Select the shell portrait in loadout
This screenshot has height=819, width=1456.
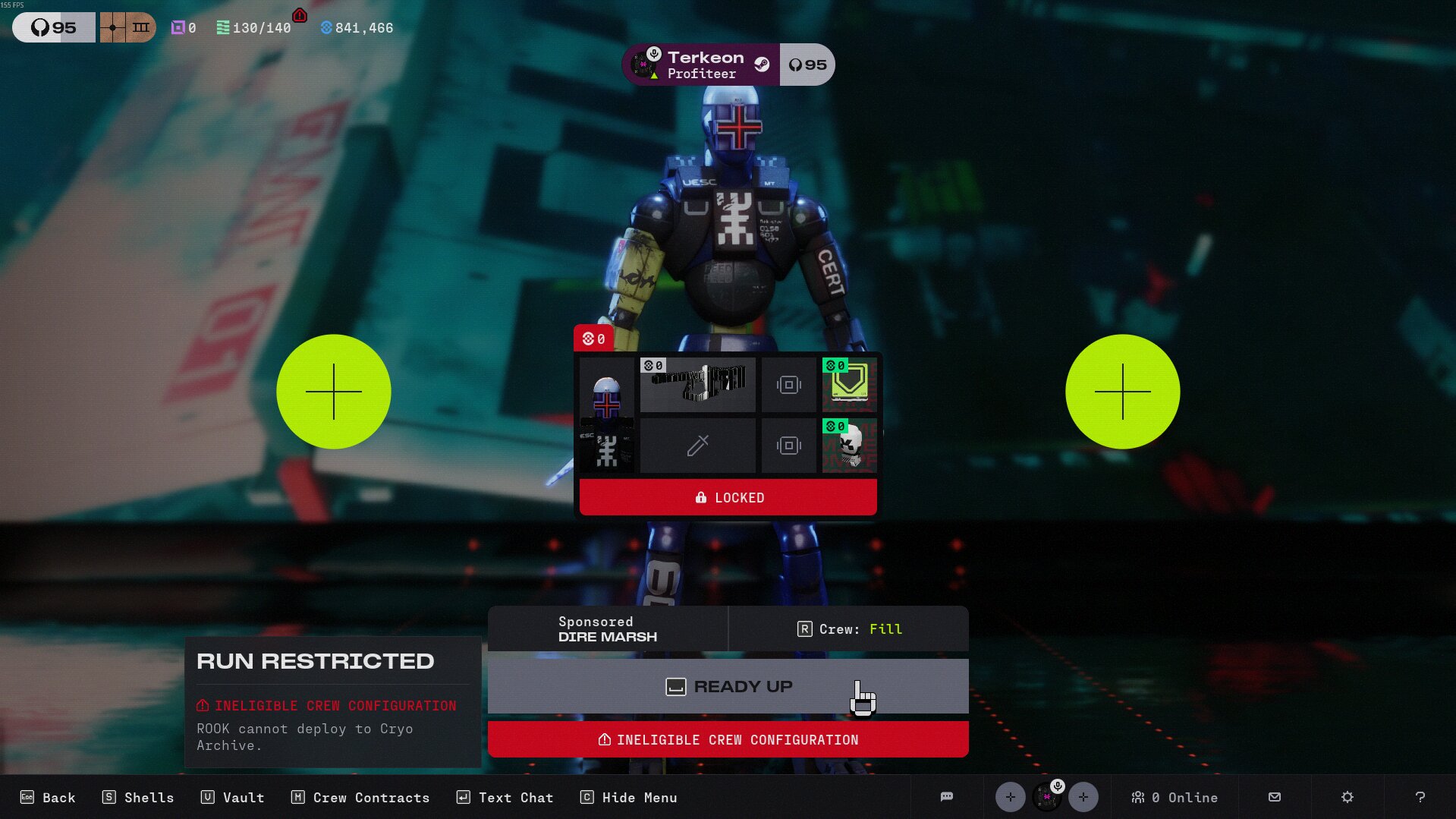(606, 415)
